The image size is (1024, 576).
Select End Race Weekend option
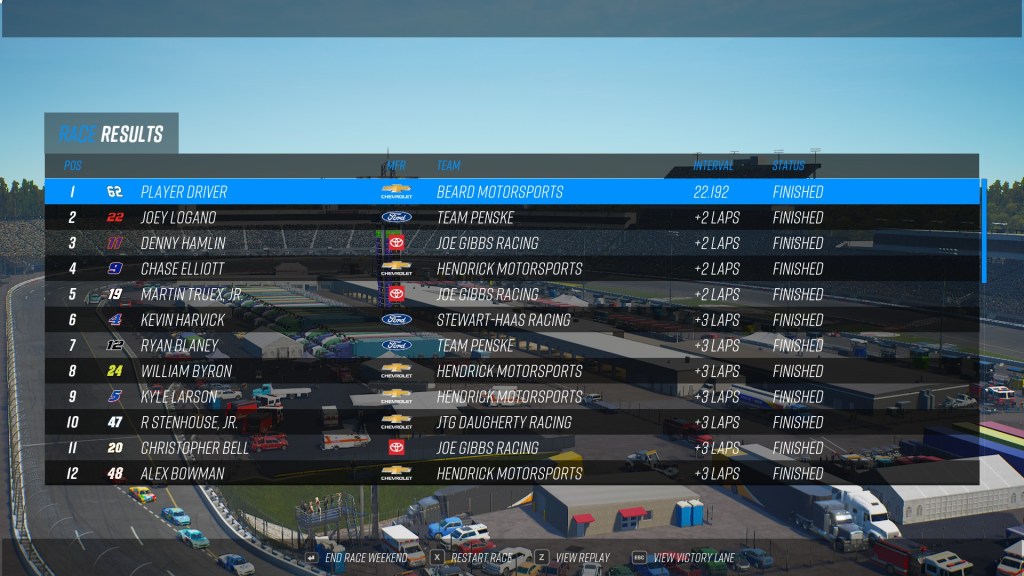tap(366, 557)
